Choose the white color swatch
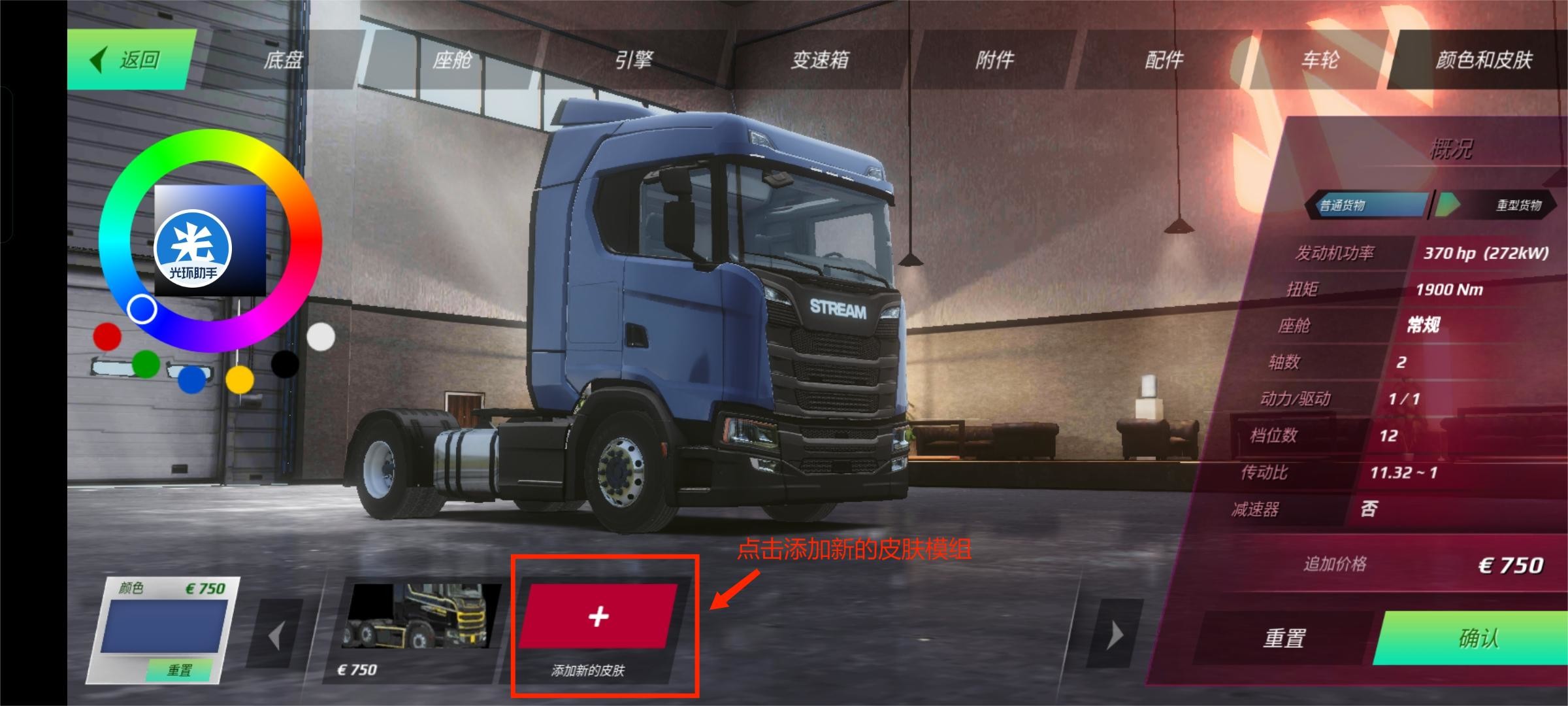Viewport: 1568px width, 706px height. pos(320,337)
